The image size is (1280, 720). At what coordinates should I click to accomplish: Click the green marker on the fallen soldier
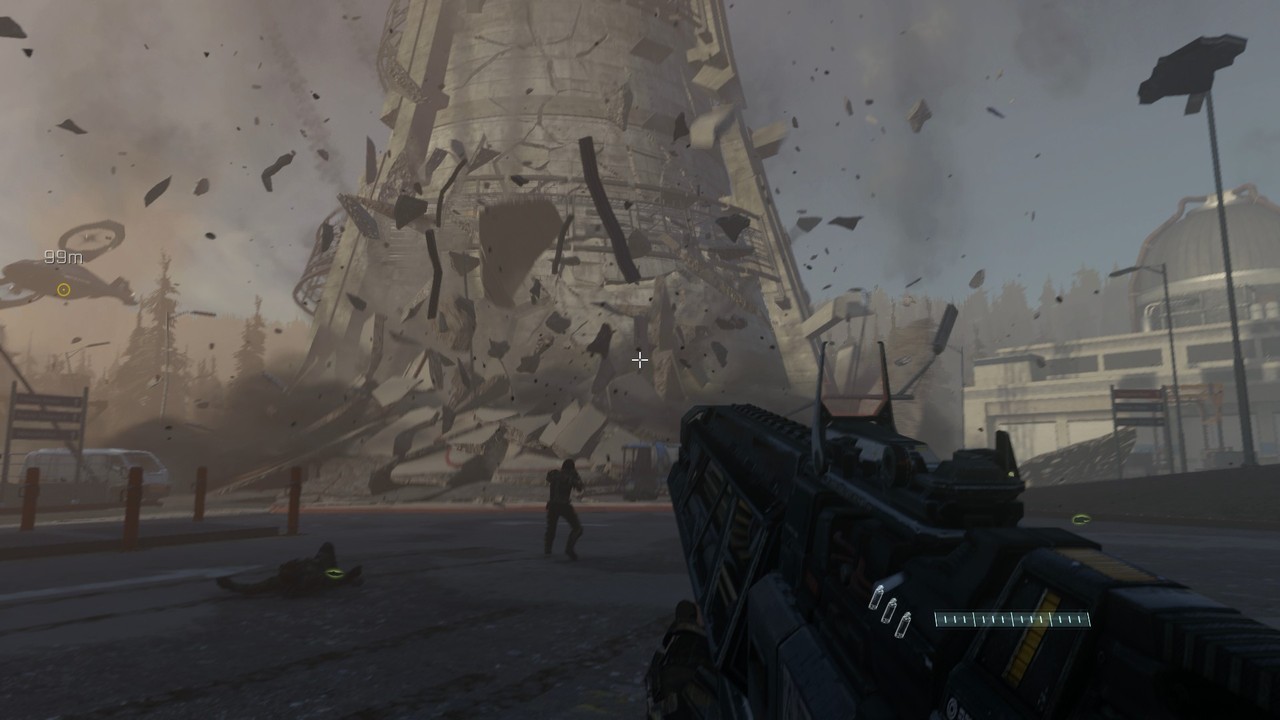(x=334, y=573)
